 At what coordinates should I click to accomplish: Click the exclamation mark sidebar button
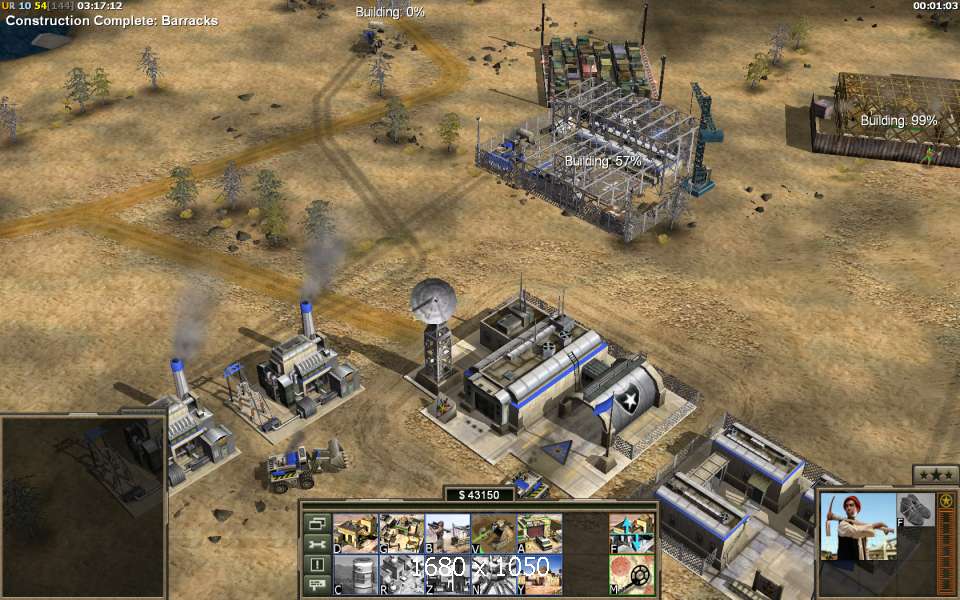coord(316,565)
